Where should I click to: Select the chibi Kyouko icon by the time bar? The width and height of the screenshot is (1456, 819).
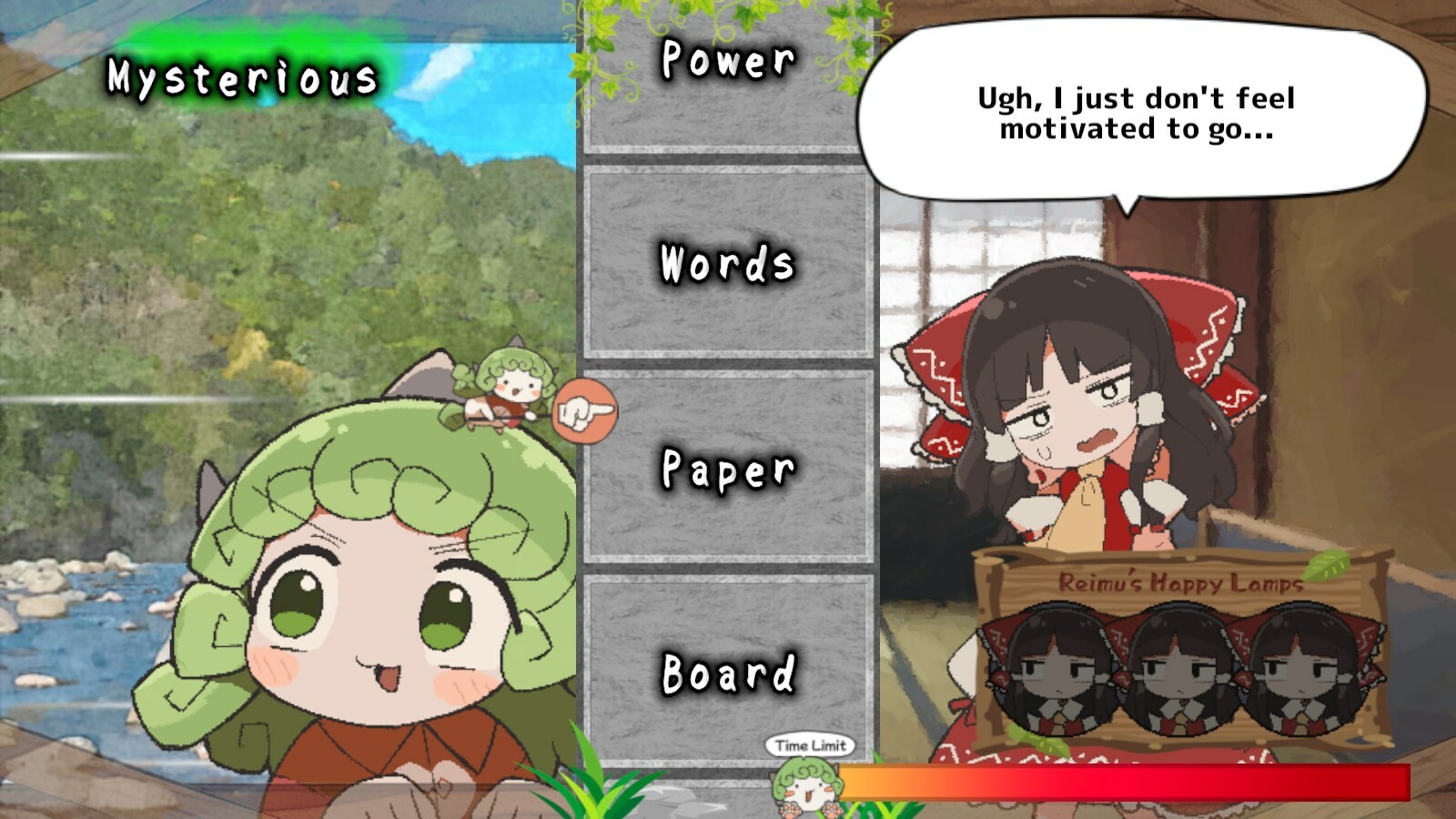click(x=806, y=784)
